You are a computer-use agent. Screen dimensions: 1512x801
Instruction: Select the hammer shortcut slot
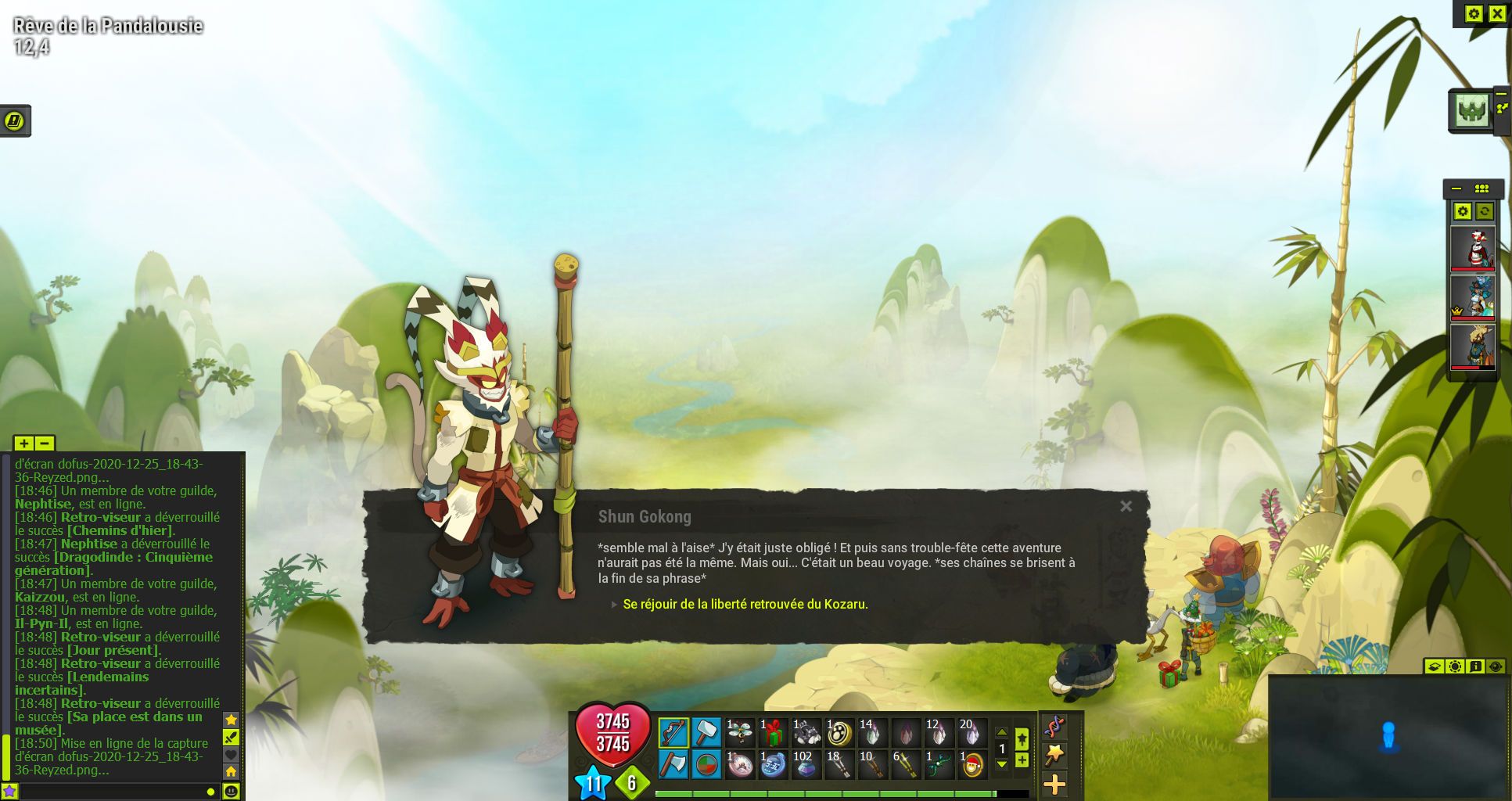706,733
